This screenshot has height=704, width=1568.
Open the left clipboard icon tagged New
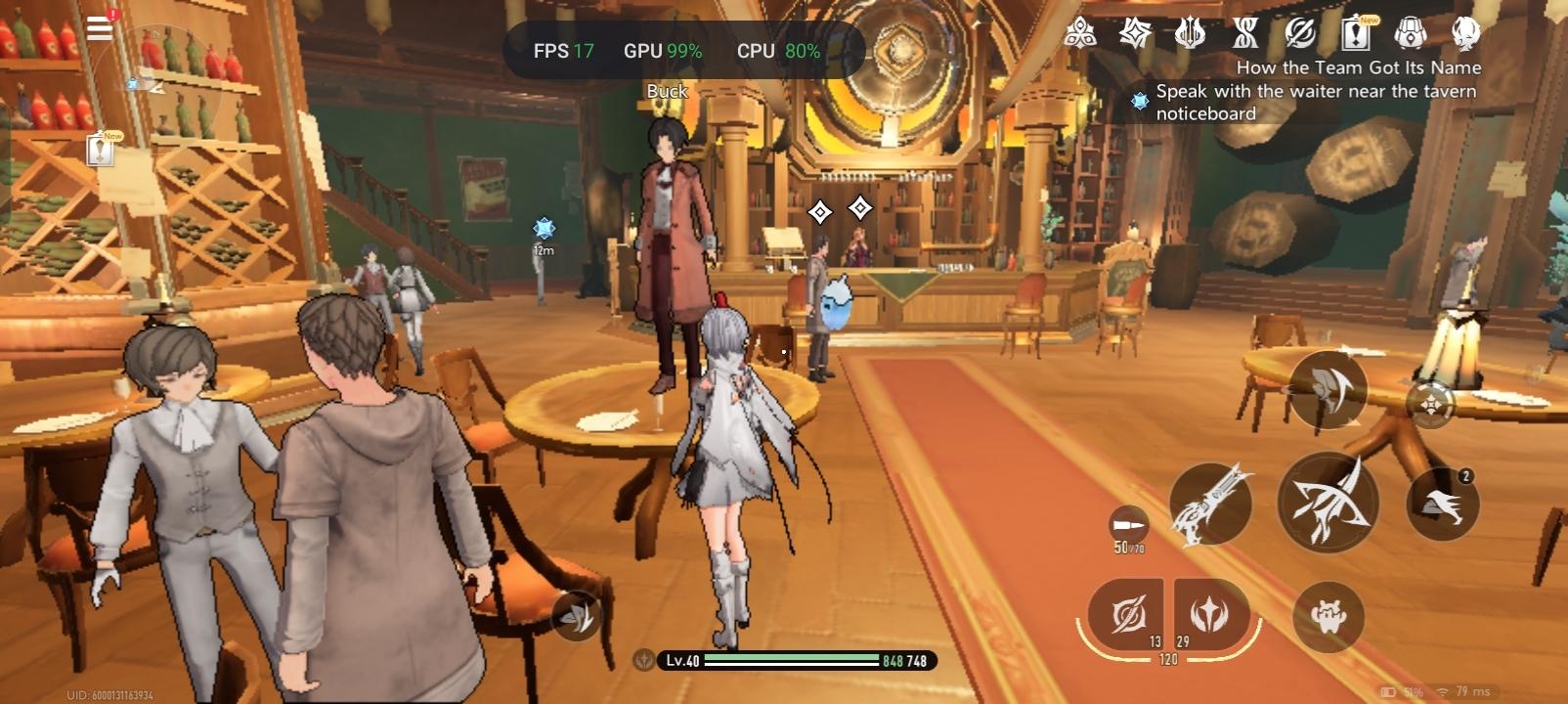(101, 150)
